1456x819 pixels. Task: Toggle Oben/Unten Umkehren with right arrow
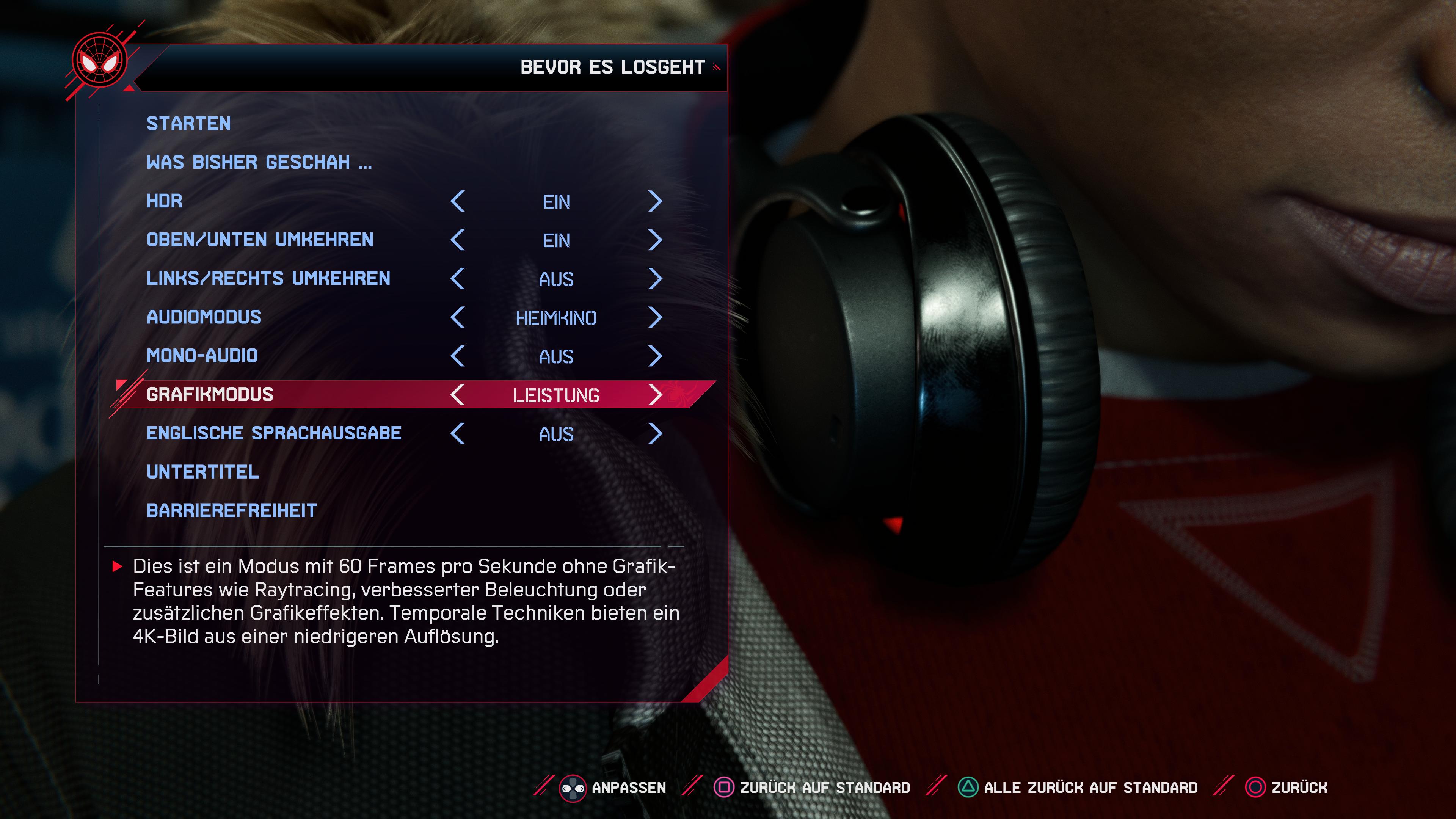point(654,240)
